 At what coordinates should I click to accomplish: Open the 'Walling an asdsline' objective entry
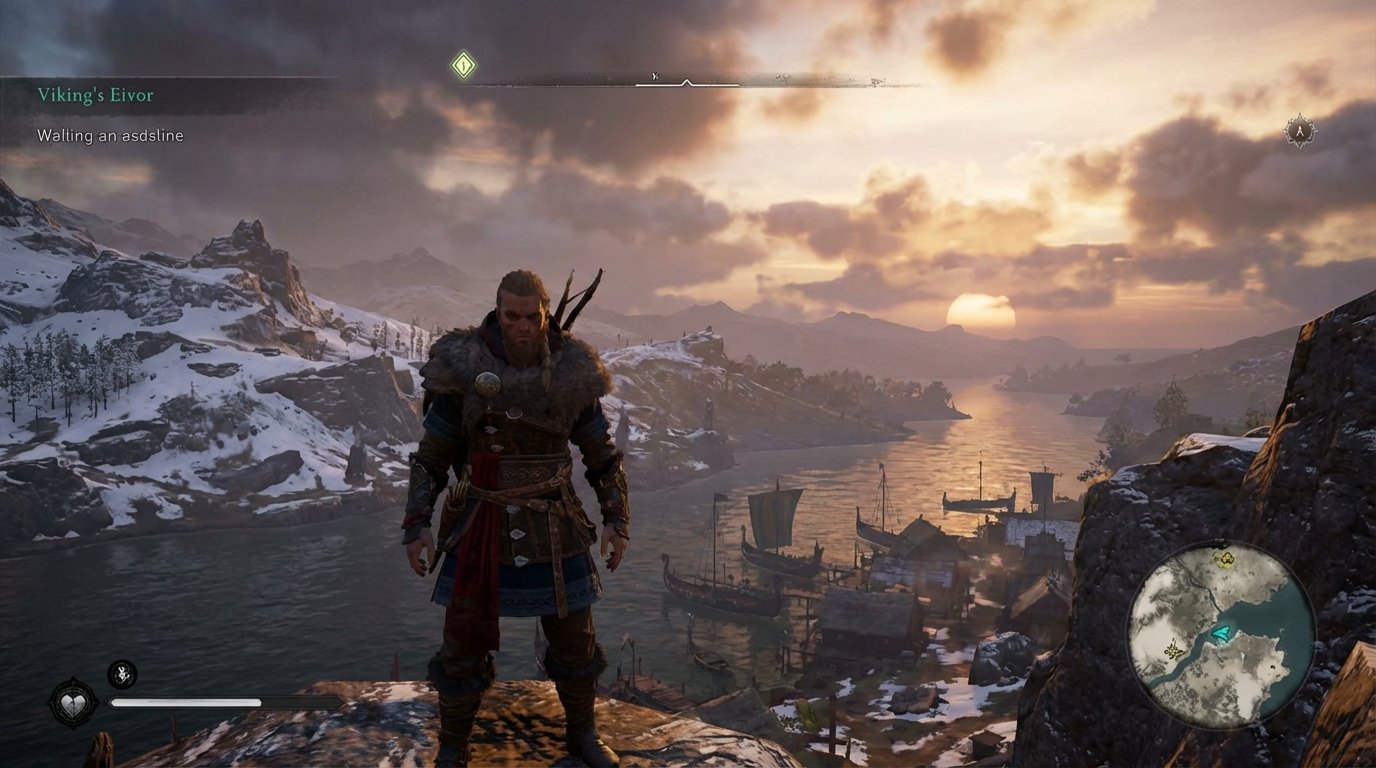click(110, 135)
